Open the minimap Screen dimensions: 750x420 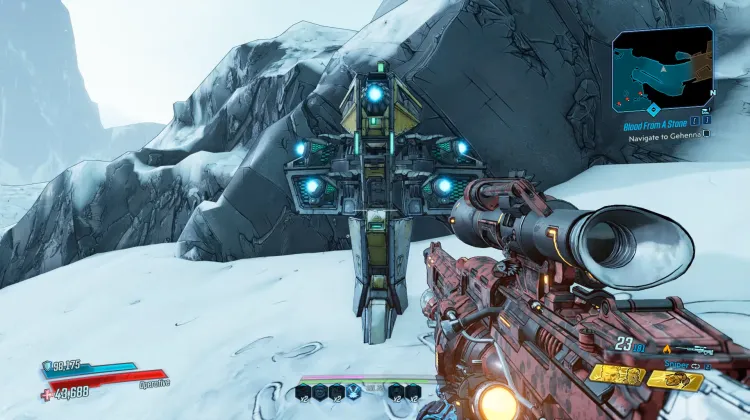click(662, 69)
